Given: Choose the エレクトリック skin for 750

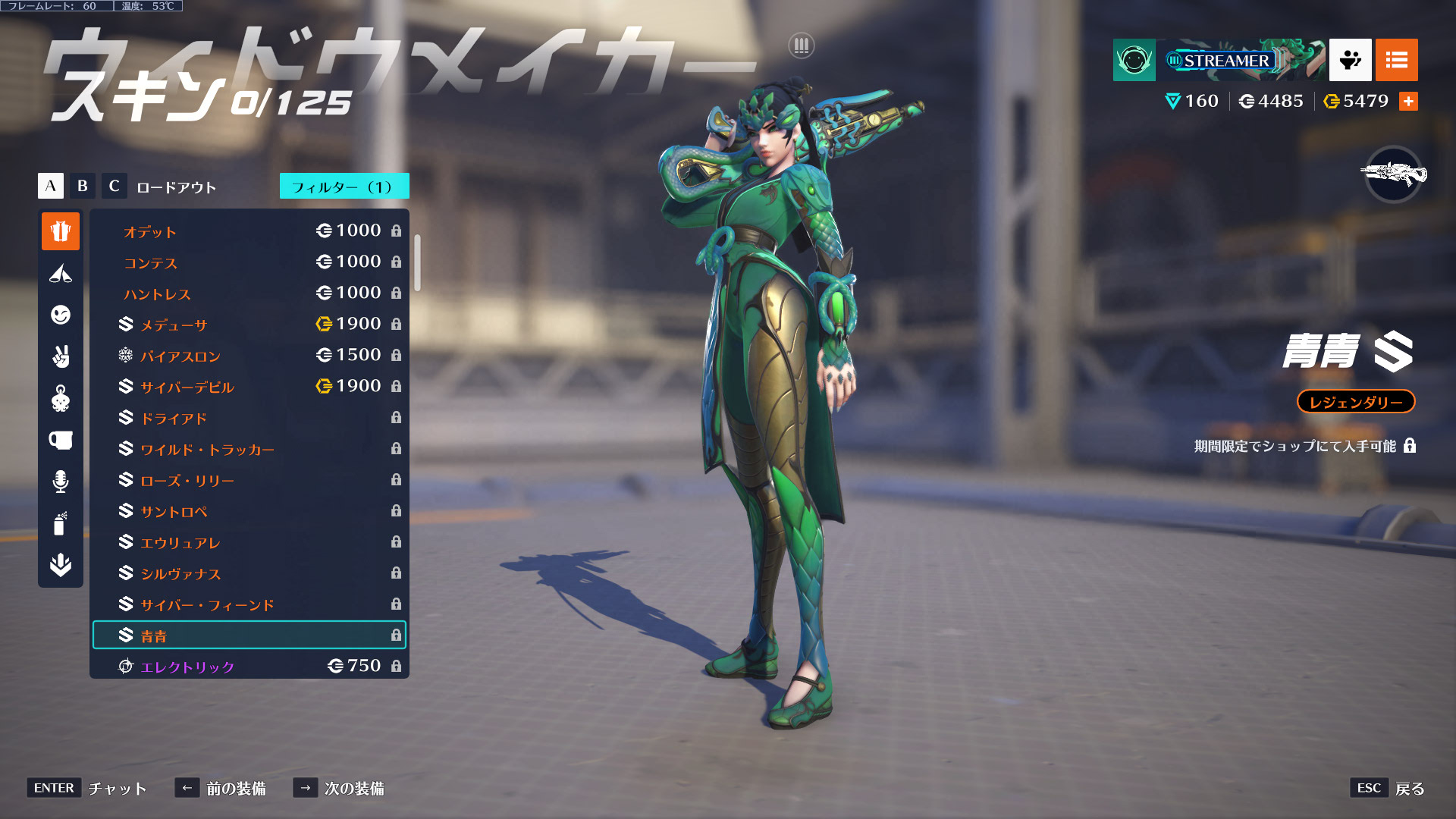Looking at the screenshot, I should [249, 667].
